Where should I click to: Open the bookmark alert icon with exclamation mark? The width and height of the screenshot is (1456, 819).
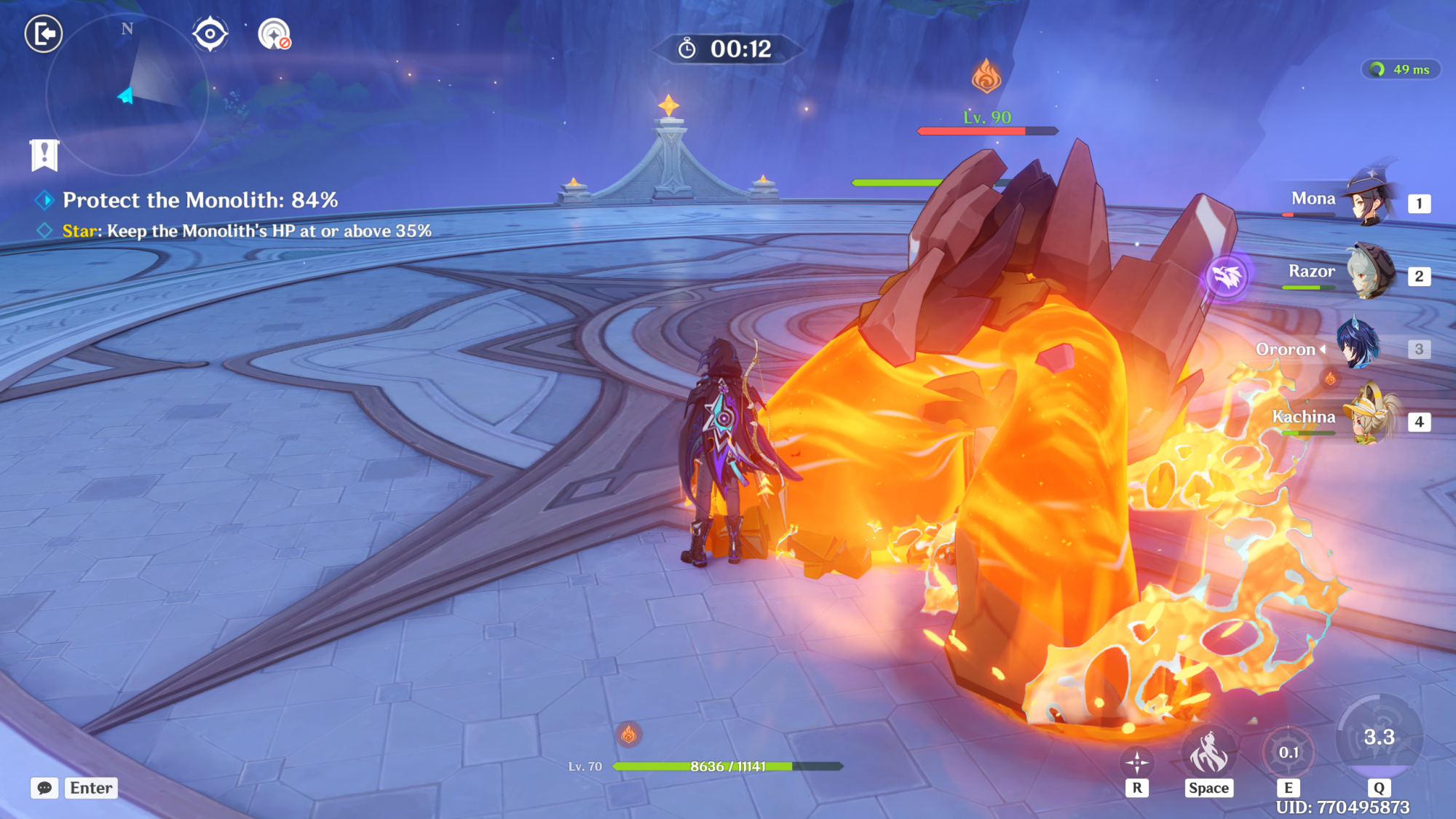(44, 155)
